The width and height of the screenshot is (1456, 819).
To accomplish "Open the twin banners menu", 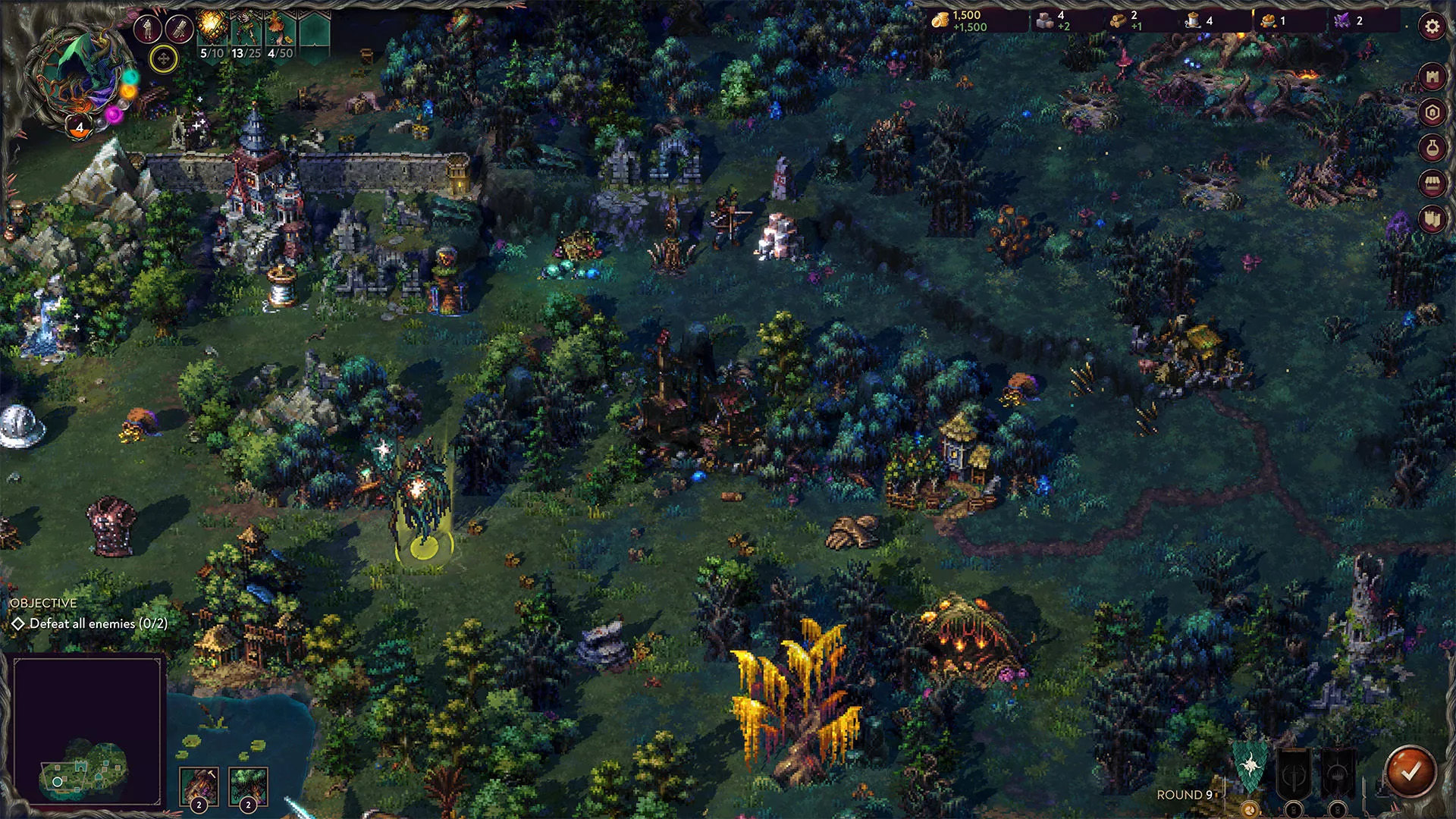I will (x=1432, y=219).
